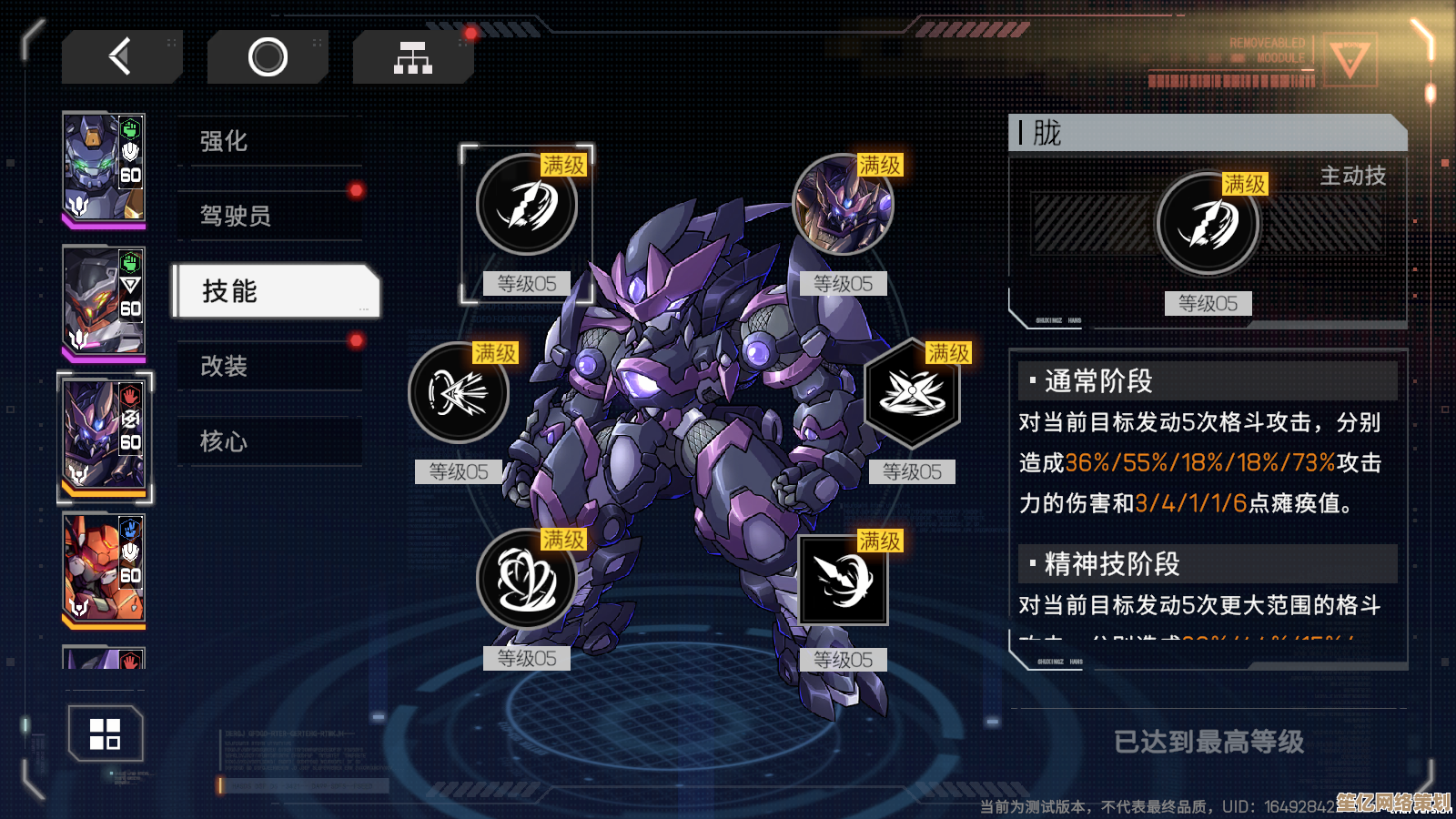Go back using the arrow button
The width and height of the screenshot is (1456, 819).
pyautogui.click(x=121, y=57)
